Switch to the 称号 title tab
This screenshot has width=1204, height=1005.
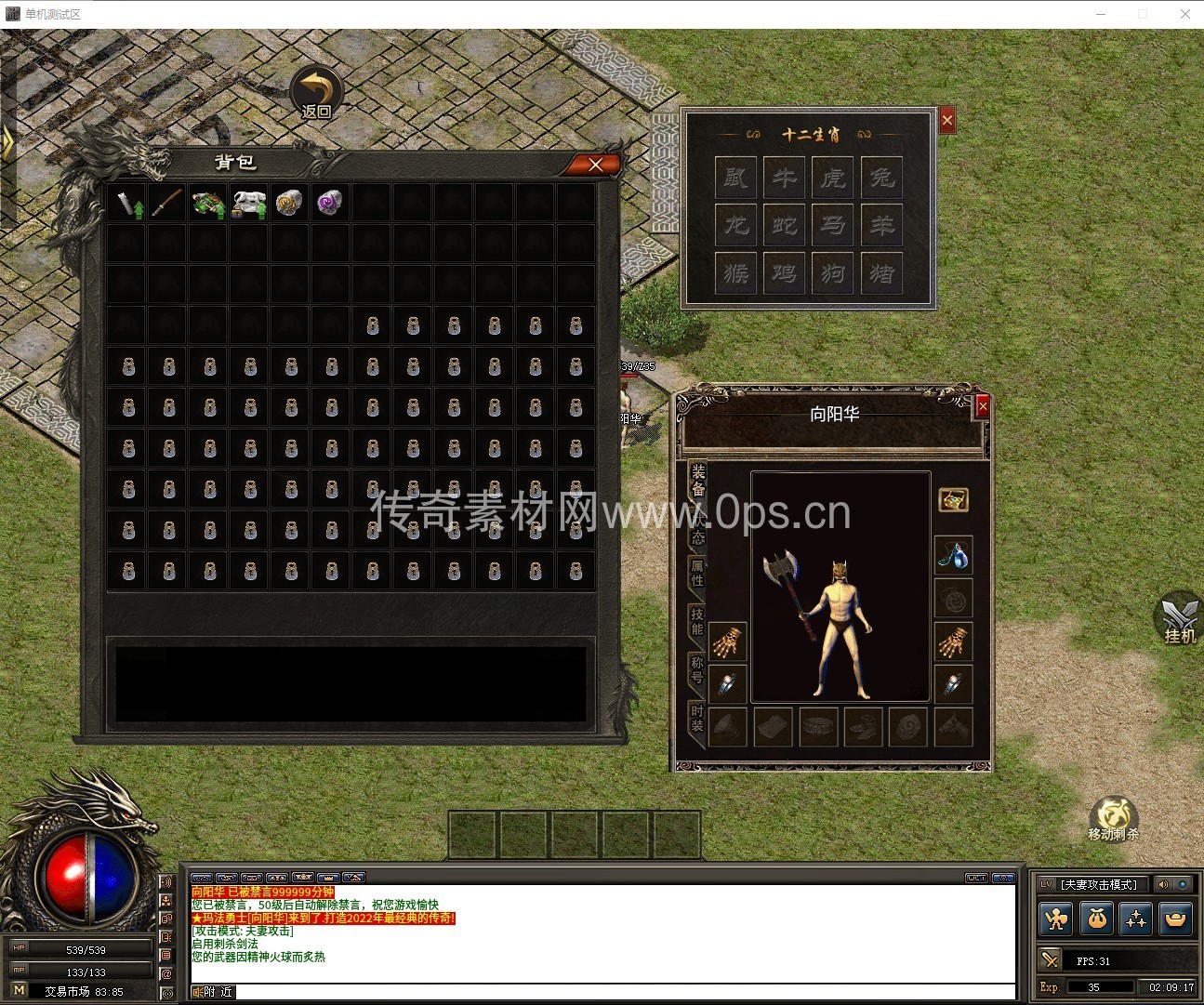tap(697, 669)
